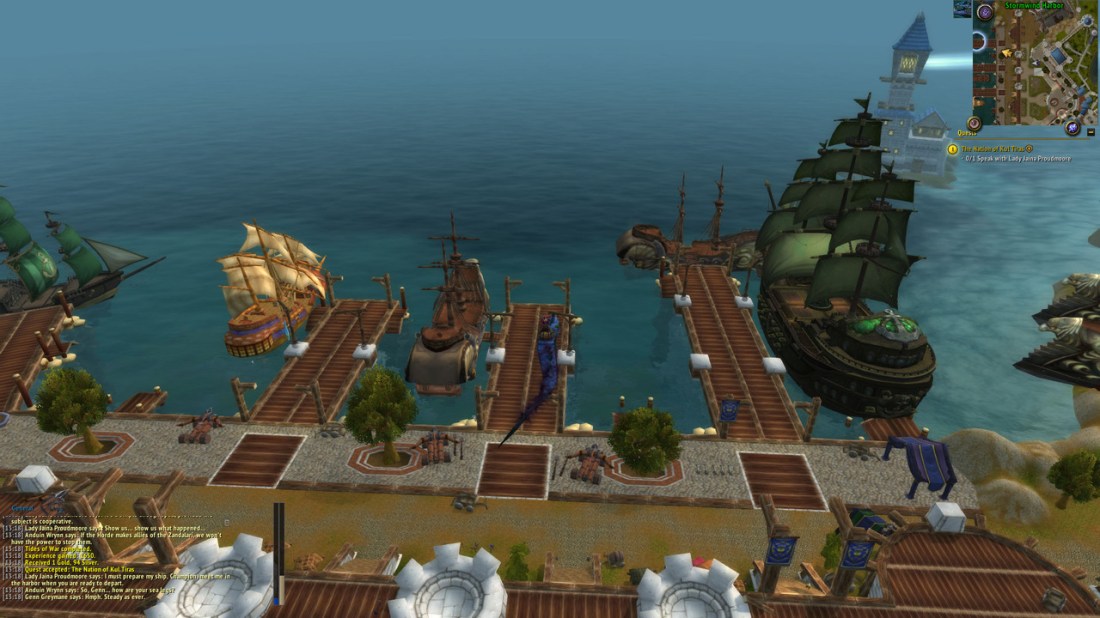Click the yellow quest marker icon in tracker
The height and width of the screenshot is (618, 1100).
click(953, 149)
